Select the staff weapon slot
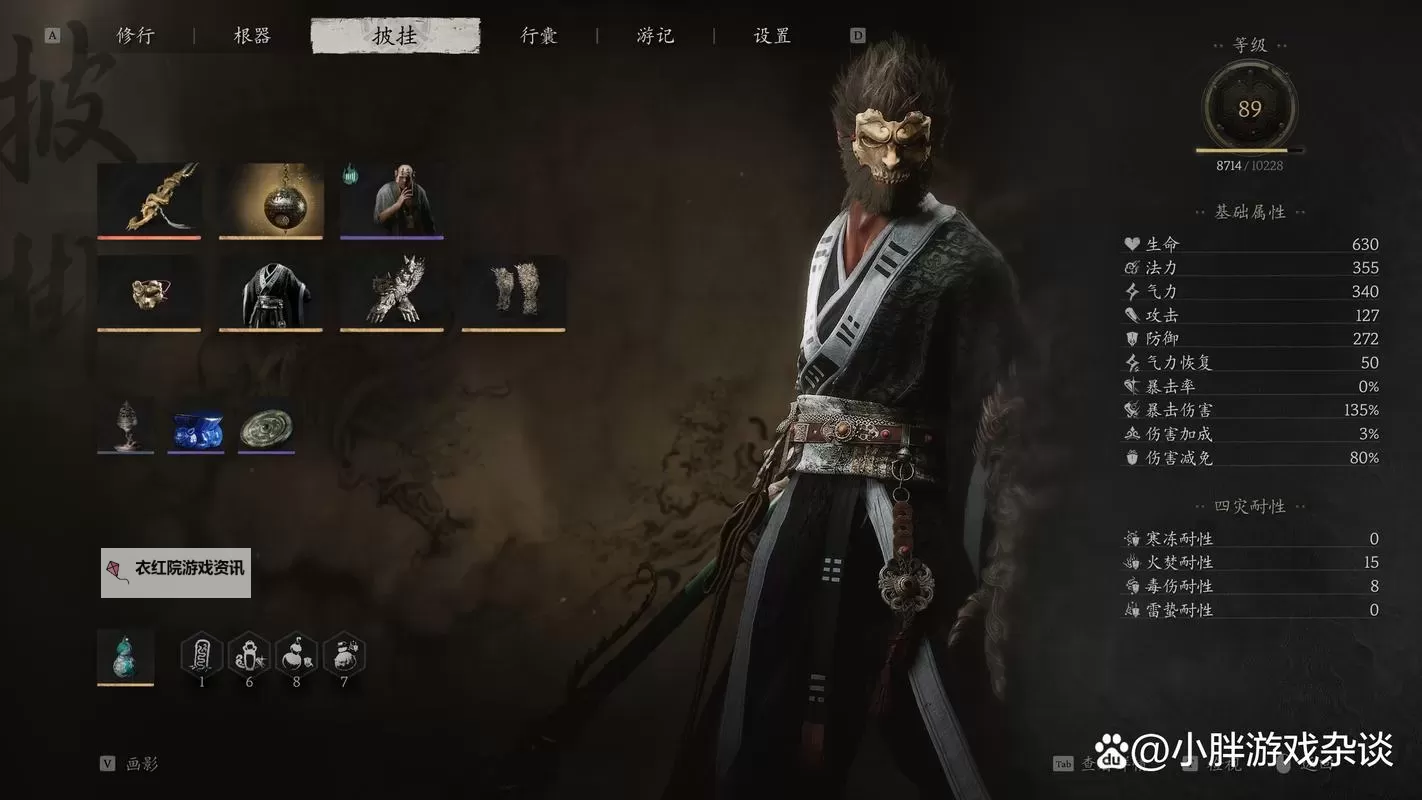 click(148, 200)
